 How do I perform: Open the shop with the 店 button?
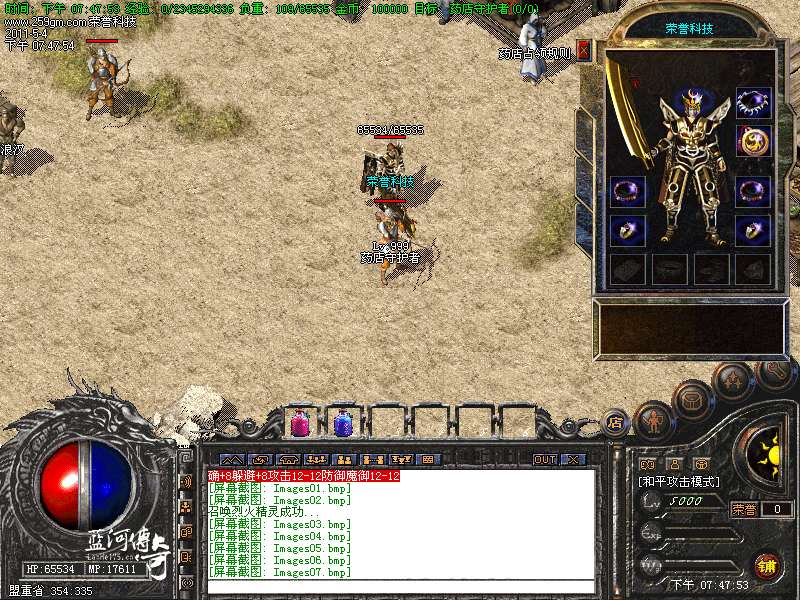click(615, 422)
